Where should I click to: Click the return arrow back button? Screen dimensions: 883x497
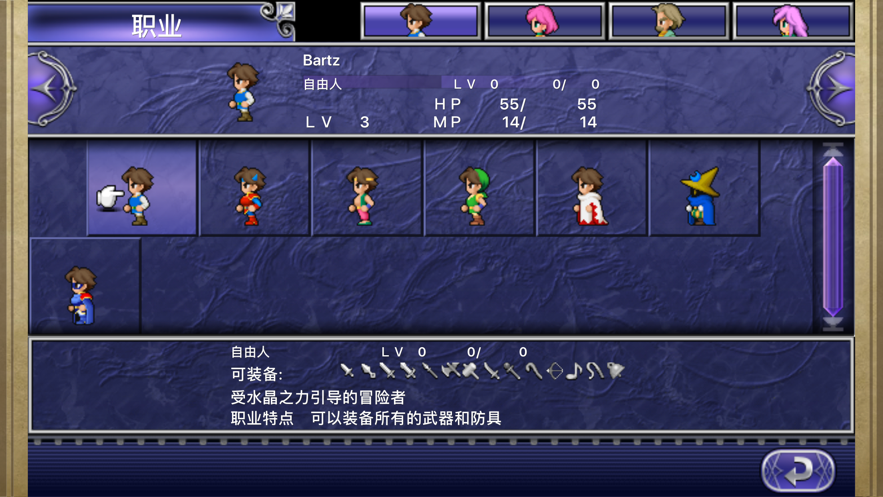(x=798, y=469)
